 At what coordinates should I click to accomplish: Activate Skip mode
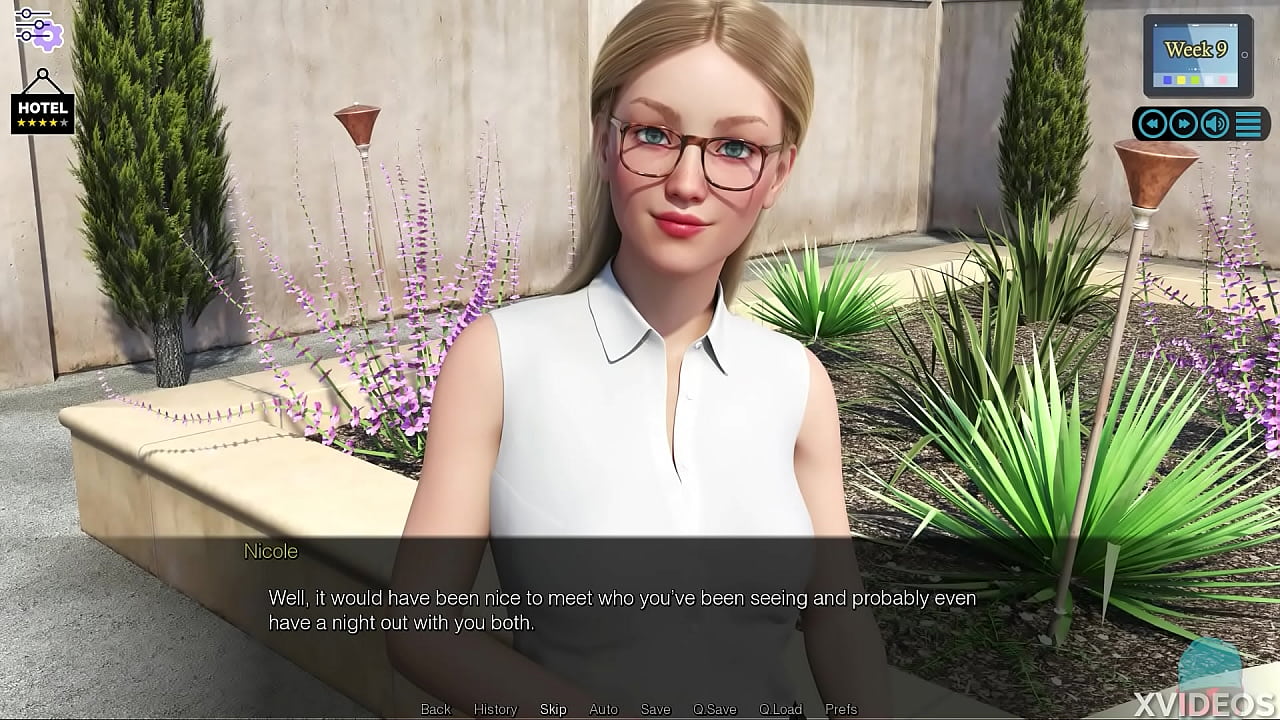click(553, 709)
